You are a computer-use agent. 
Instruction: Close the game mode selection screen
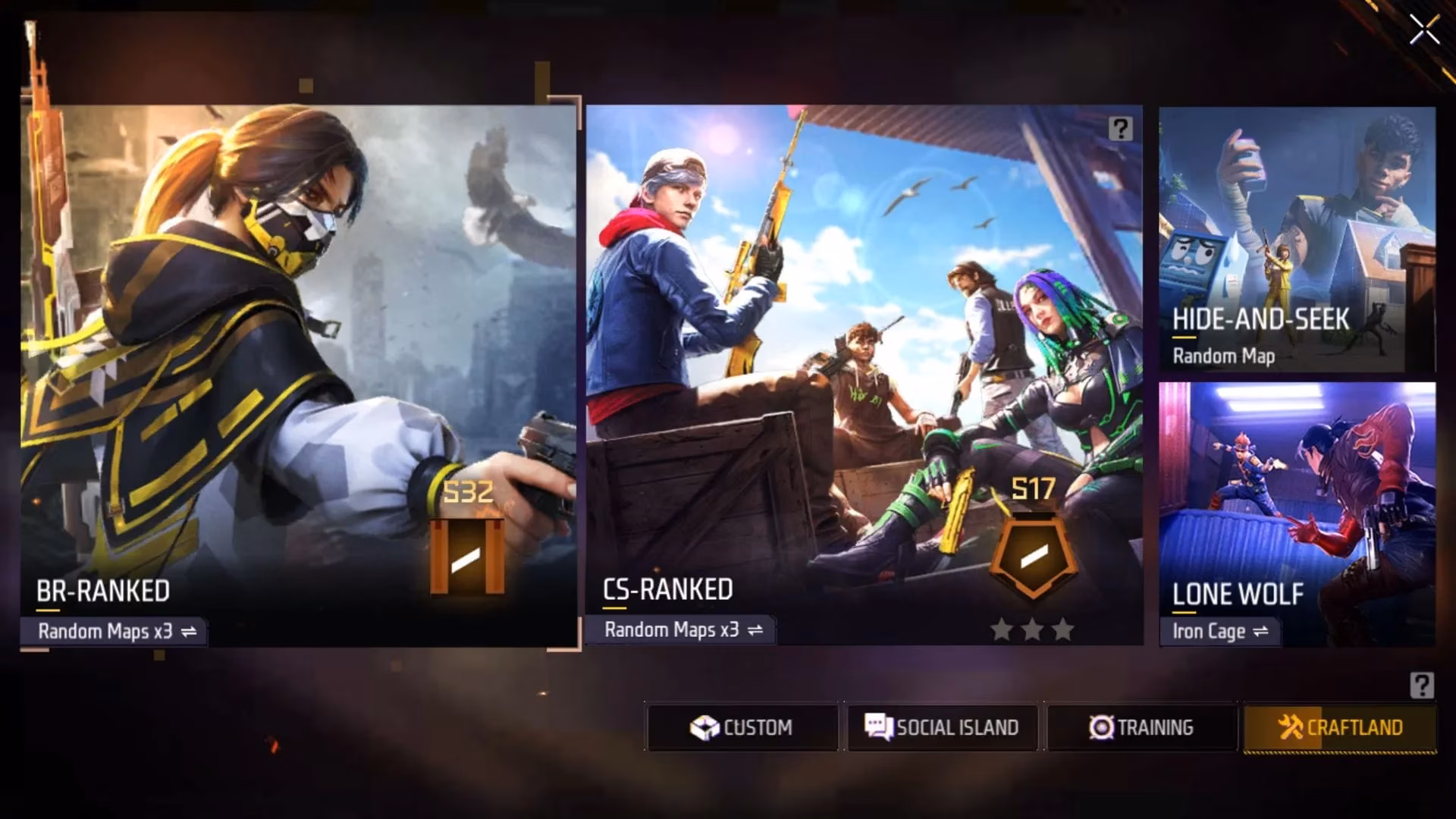click(1423, 30)
